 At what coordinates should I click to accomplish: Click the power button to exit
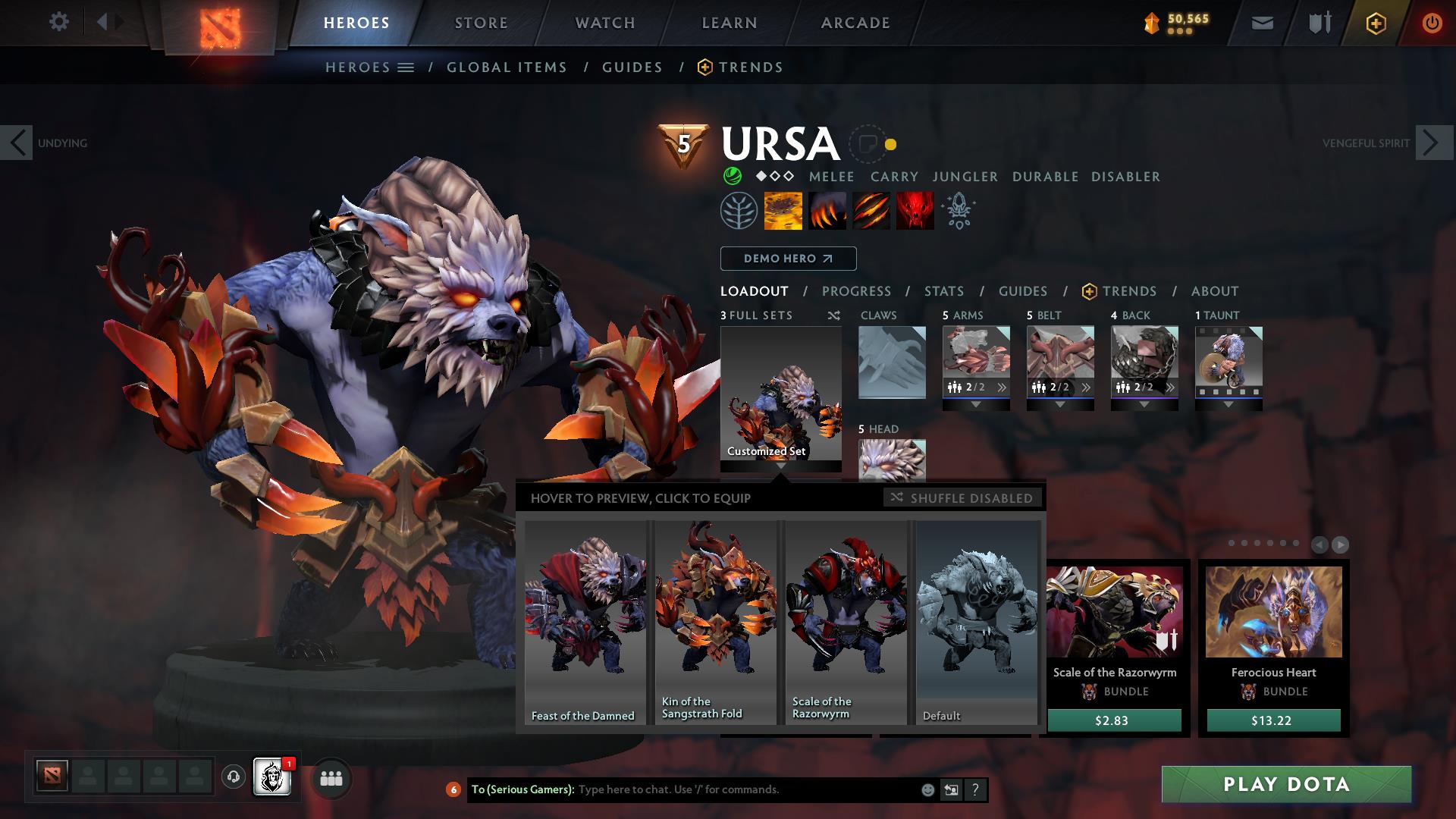tap(1432, 23)
